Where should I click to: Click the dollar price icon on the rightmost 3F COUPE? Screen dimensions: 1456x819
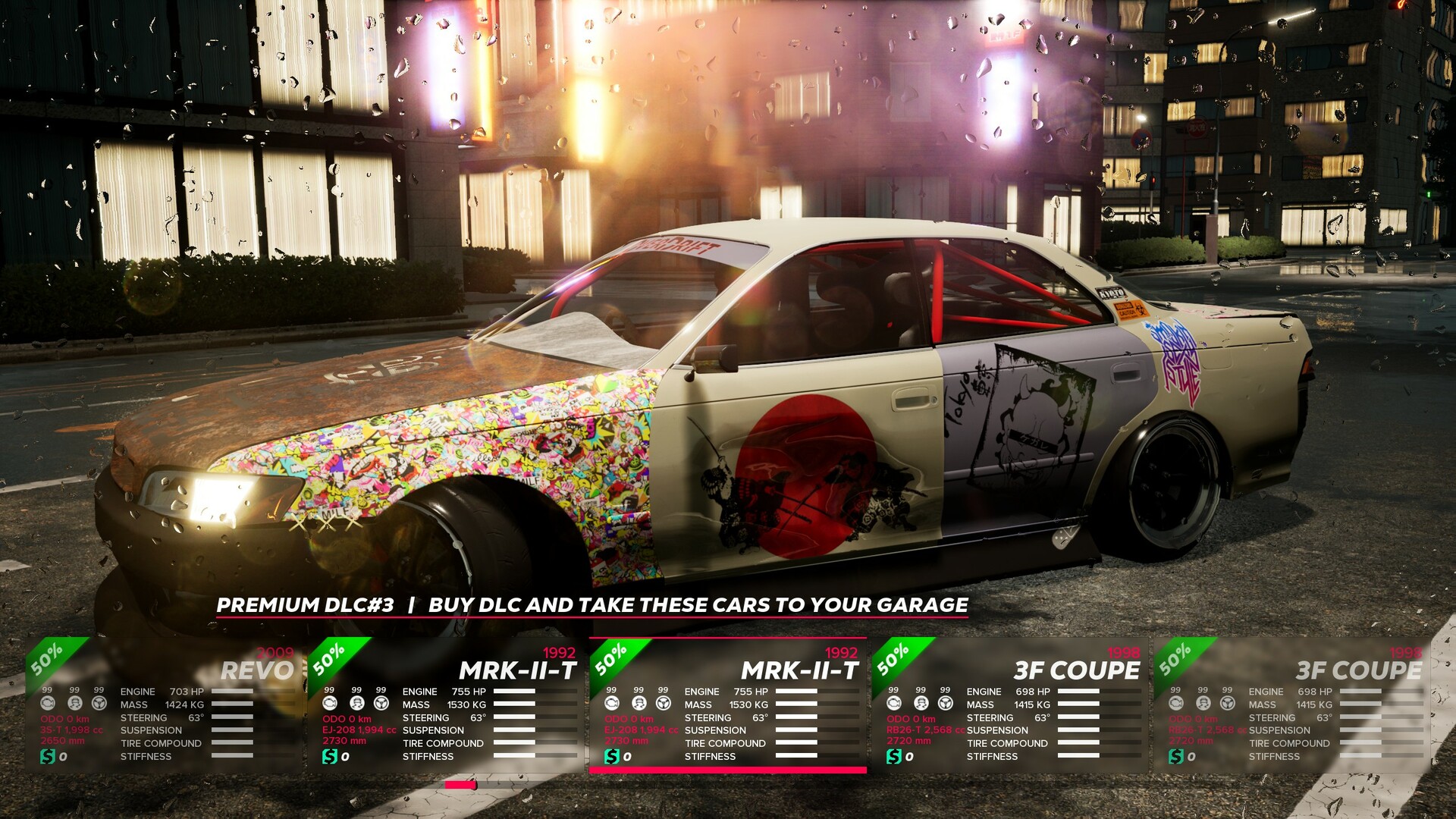tap(1178, 756)
